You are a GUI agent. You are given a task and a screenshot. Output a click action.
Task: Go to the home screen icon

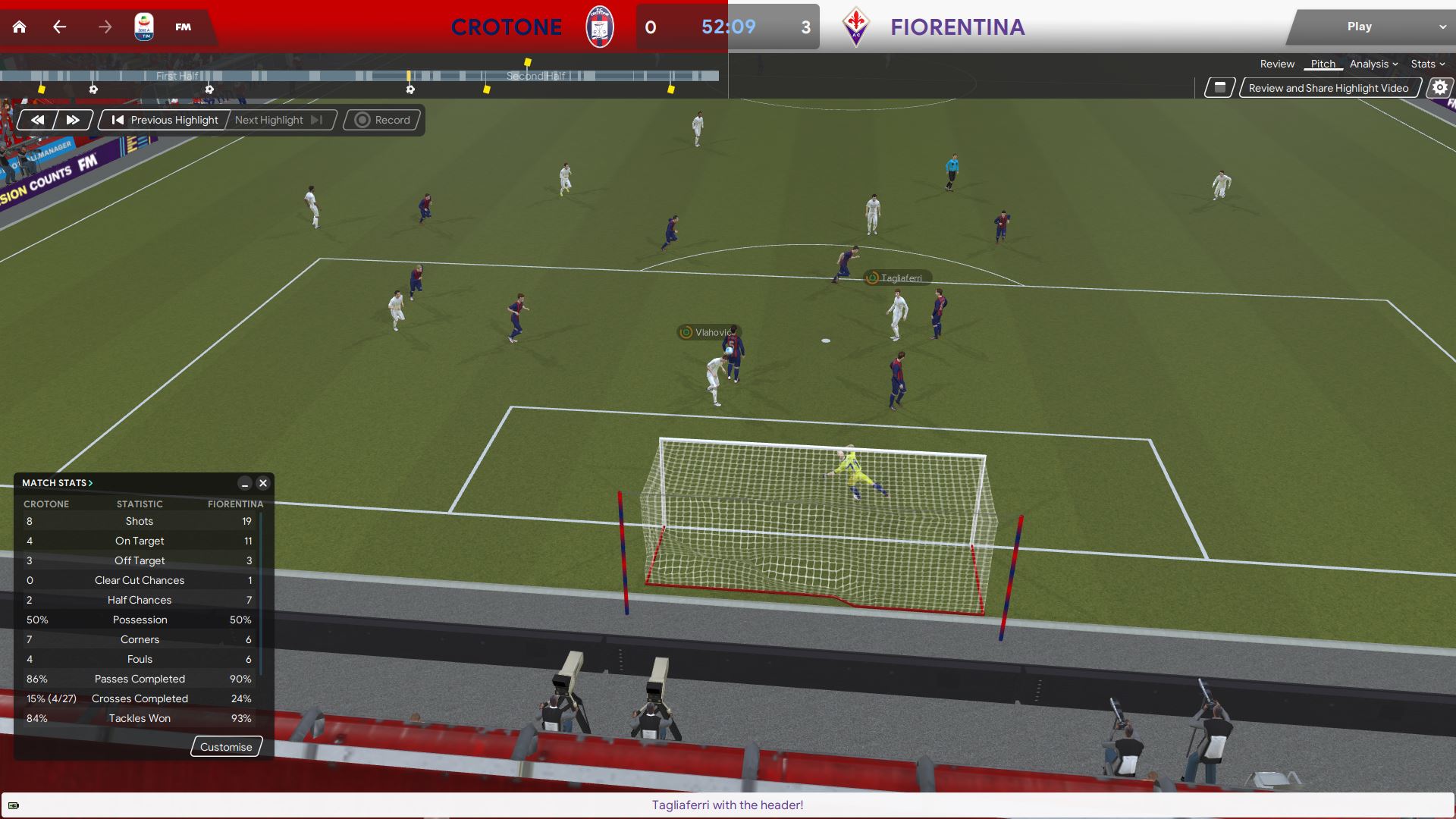click(20, 27)
